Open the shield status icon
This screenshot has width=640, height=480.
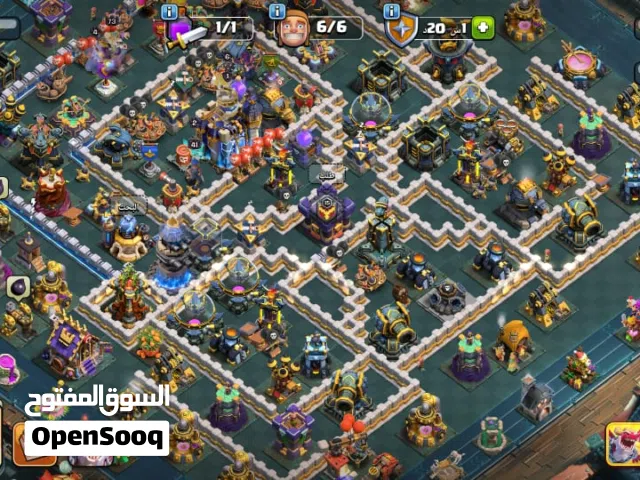[x=400, y=28]
